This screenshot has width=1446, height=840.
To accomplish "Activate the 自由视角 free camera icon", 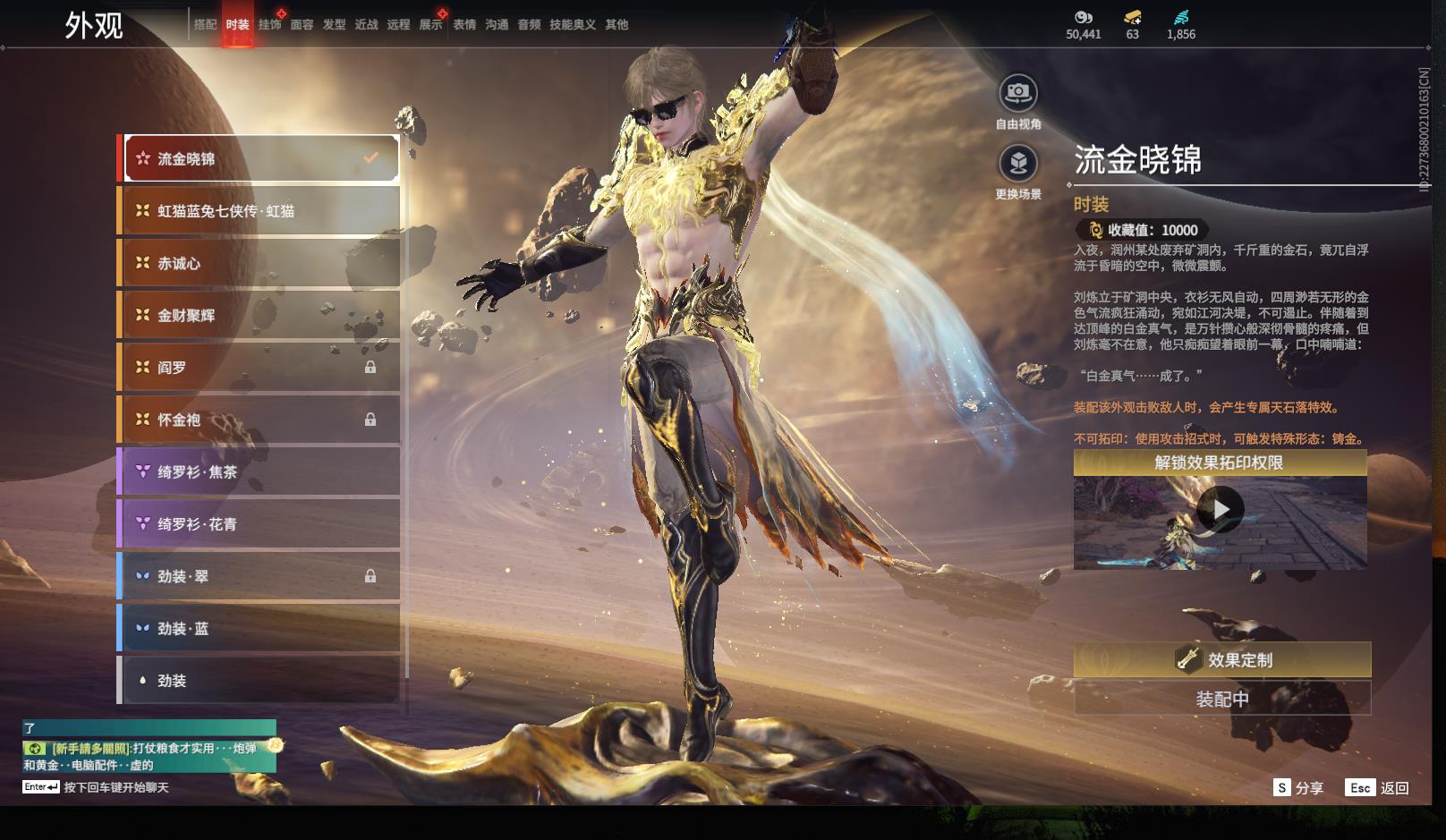I will click(x=1018, y=93).
